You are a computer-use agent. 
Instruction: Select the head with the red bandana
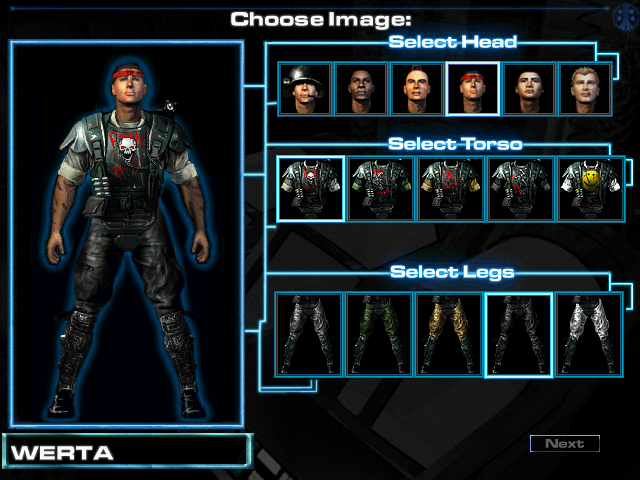(472, 90)
